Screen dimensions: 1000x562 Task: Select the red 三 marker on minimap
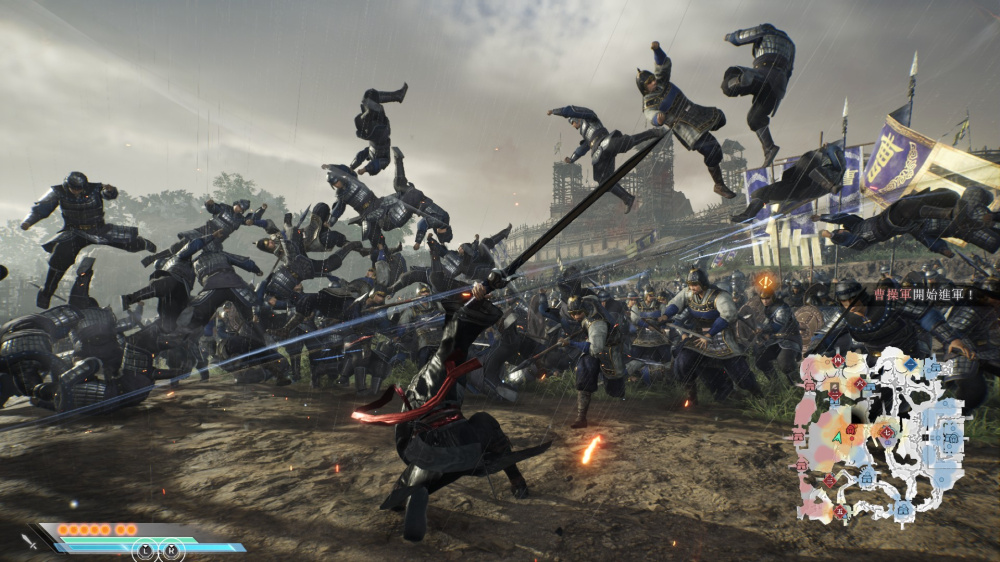(x=829, y=480)
